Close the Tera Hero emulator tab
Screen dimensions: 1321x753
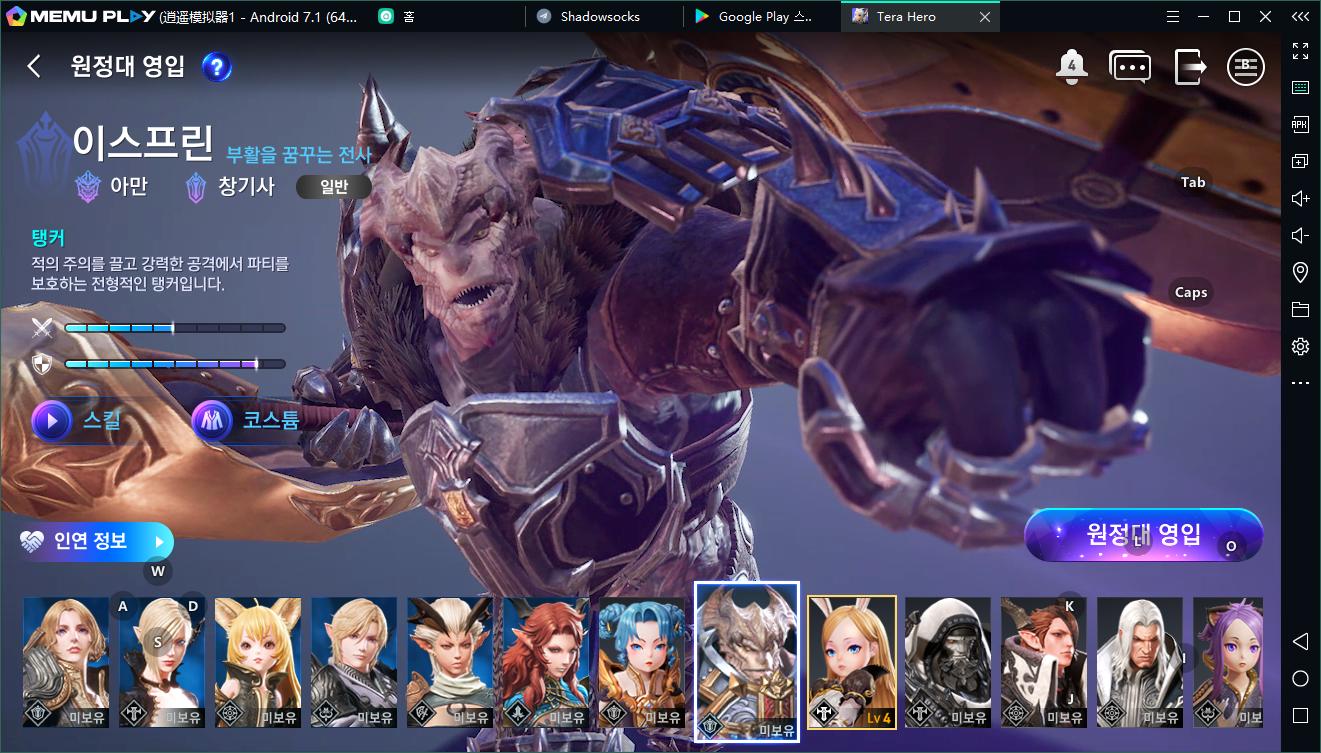click(985, 16)
